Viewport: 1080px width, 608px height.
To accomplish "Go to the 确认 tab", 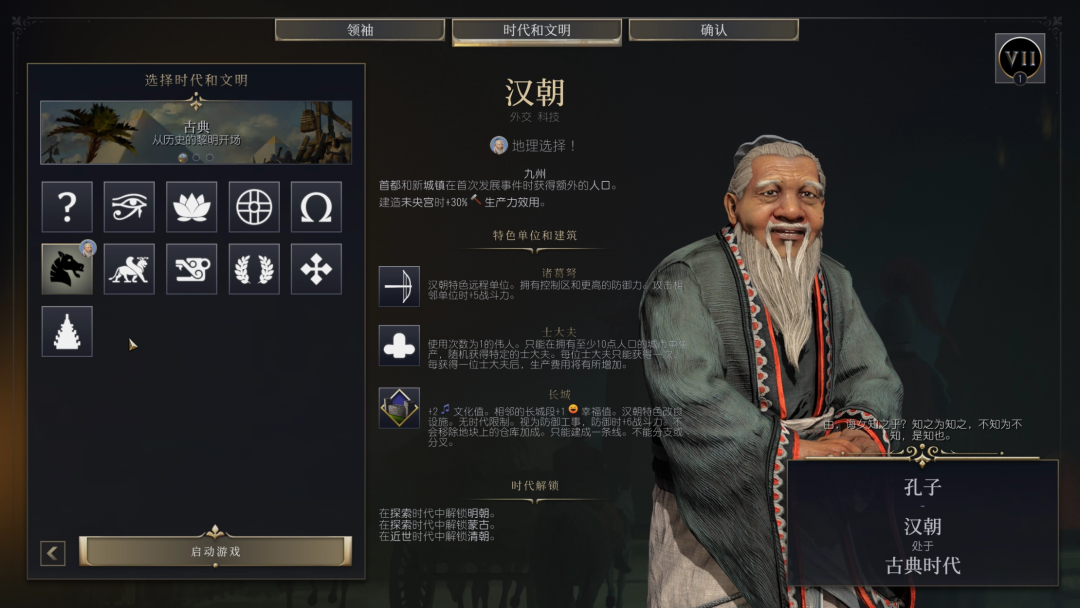I will 714,30.
